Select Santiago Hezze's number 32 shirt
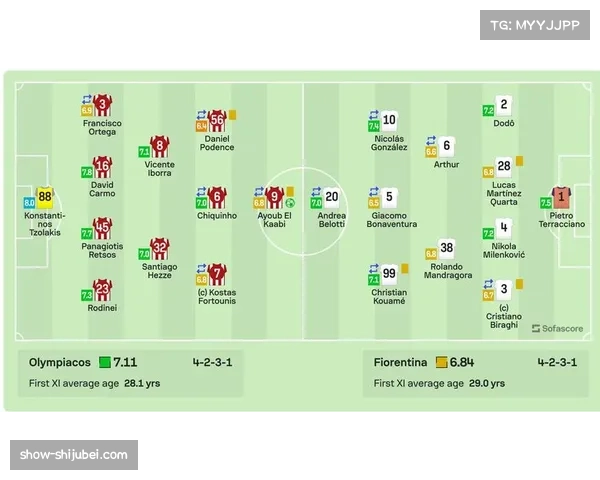Viewport: 600px width, 480px height. coord(160,248)
